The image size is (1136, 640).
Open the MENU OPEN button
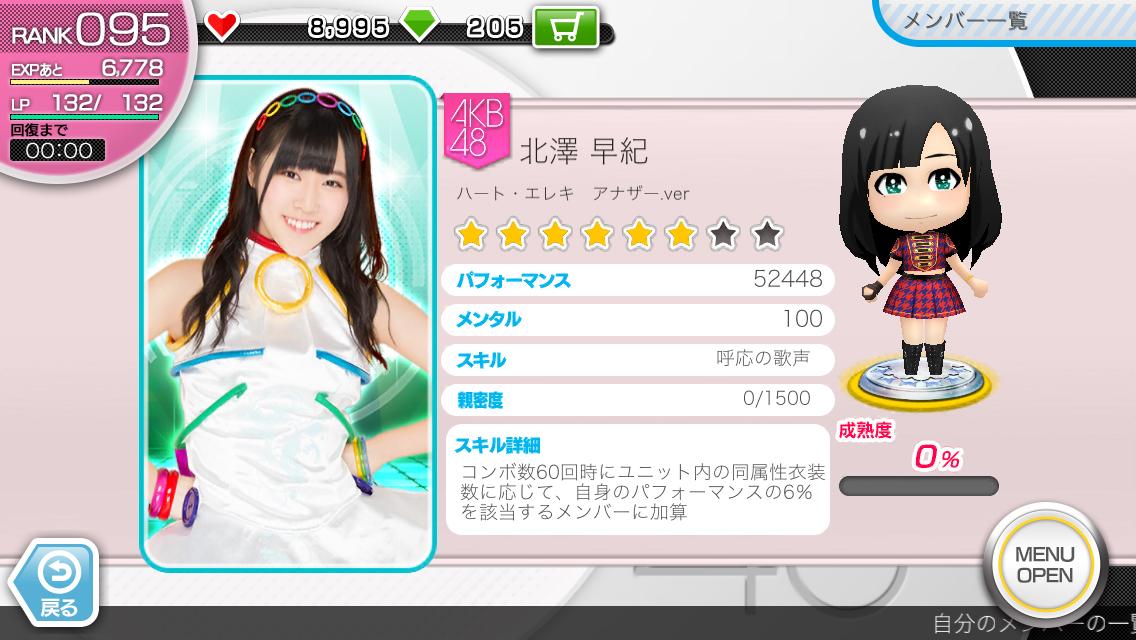[1044, 565]
